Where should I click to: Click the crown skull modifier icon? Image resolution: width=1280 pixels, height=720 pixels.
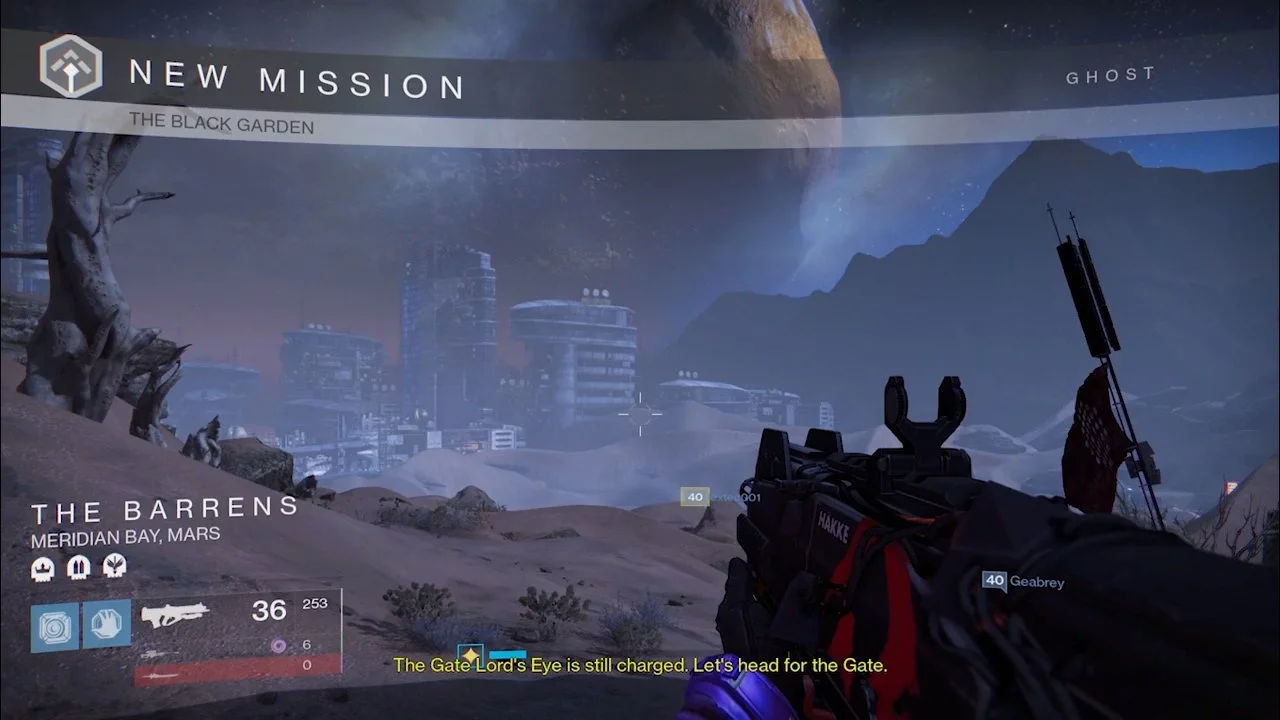point(43,569)
